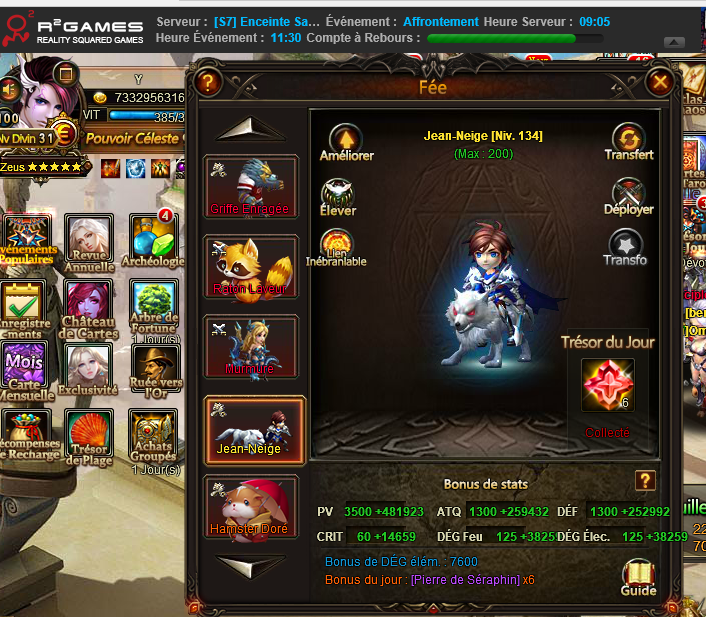Show next fairies with the down arrow

251,565
